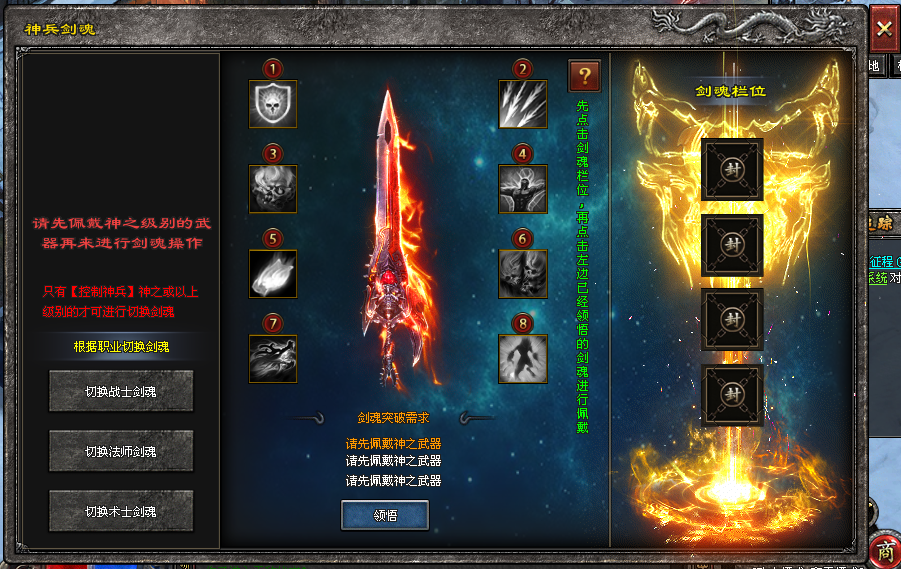Choose sword soul 6 demon face icon
The image size is (901, 569).
pyautogui.click(x=523, y=274)
